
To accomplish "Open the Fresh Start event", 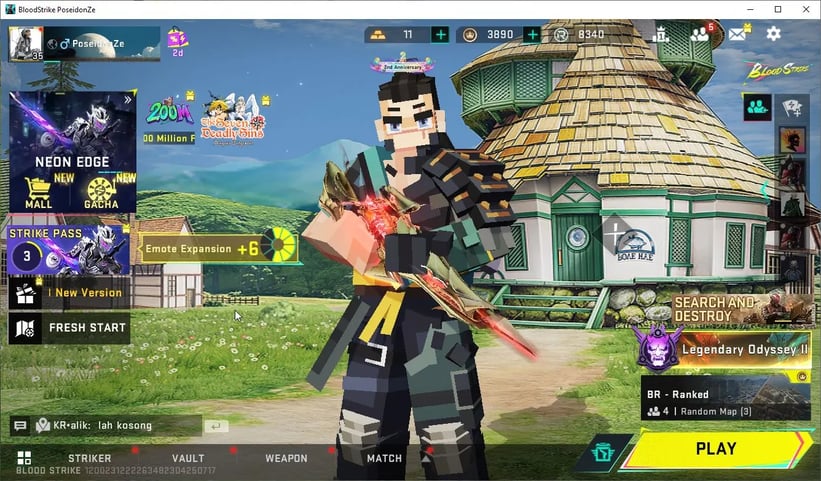I will (68, 327).
